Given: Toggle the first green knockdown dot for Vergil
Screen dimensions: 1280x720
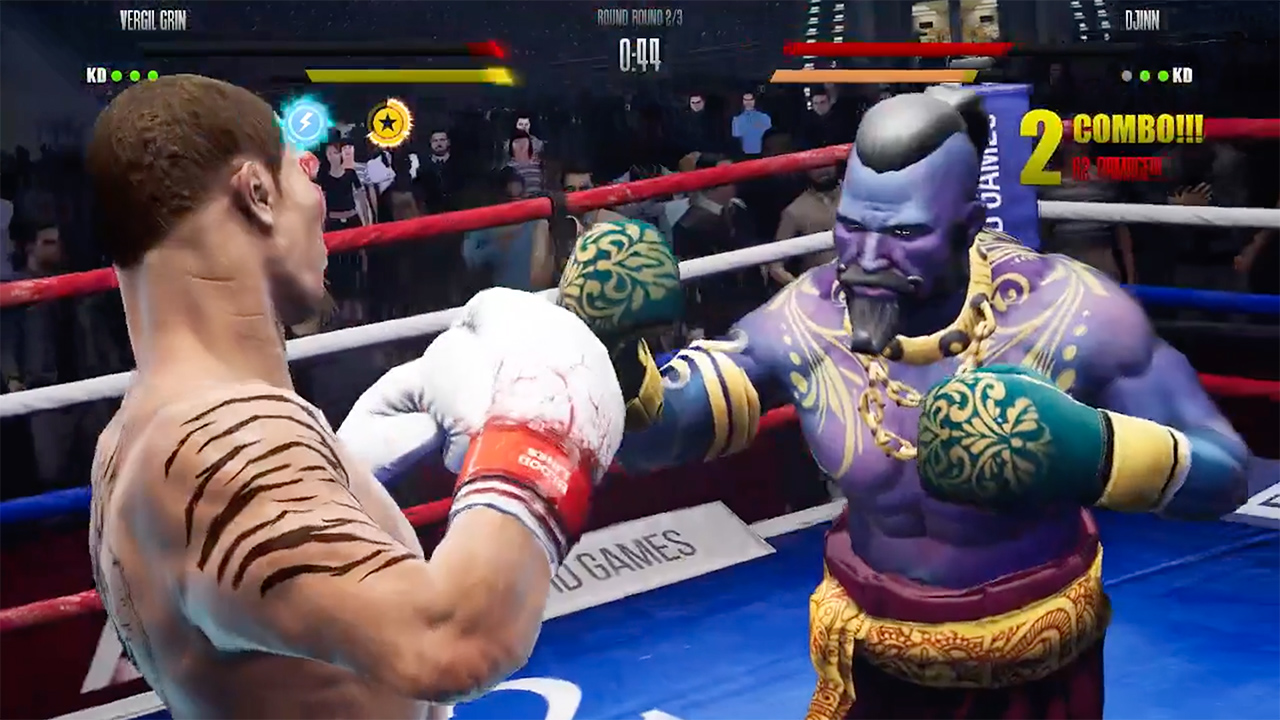Looking at the screenshot, I should 115,75.
